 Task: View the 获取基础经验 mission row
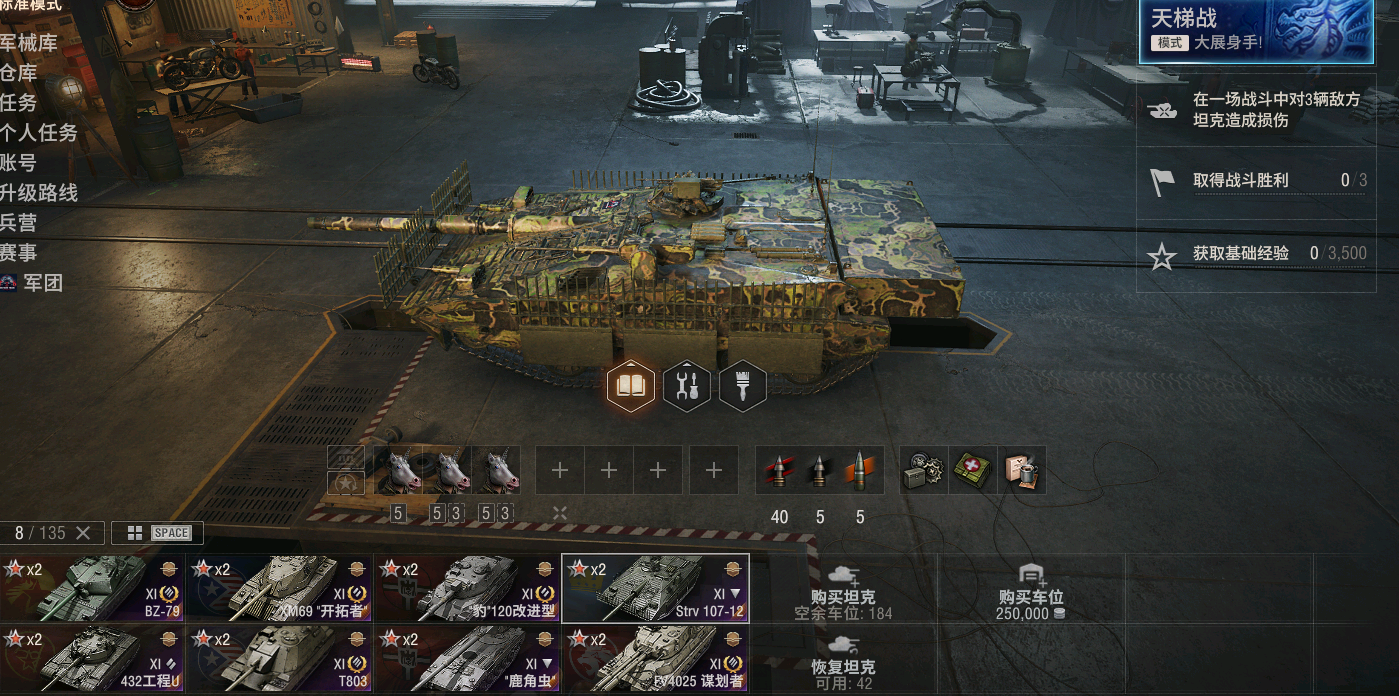[x=1258, y=254]
